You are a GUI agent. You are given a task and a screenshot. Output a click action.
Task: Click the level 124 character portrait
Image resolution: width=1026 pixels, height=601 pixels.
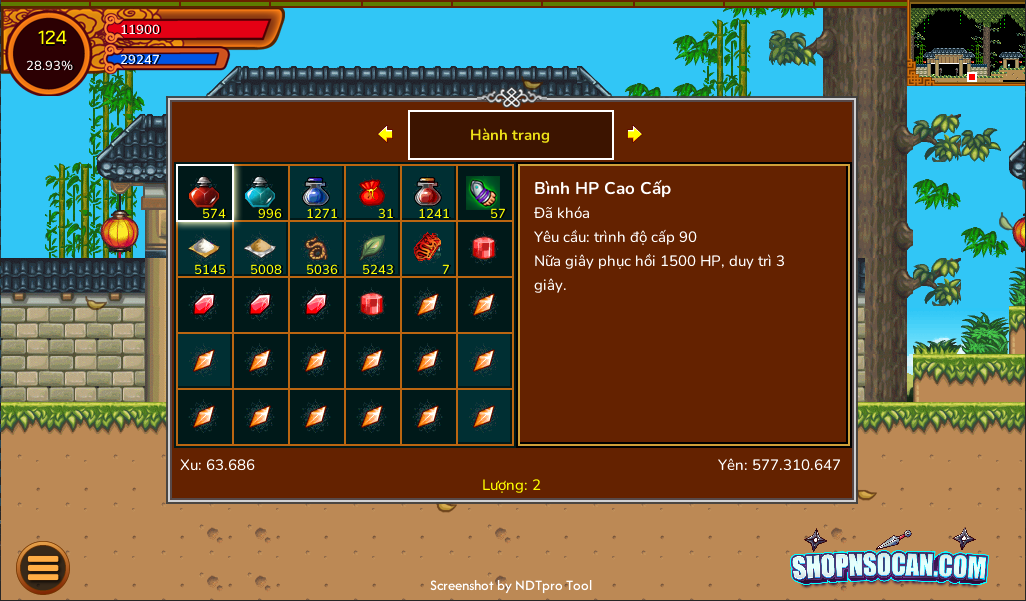(x=50, y=52)
